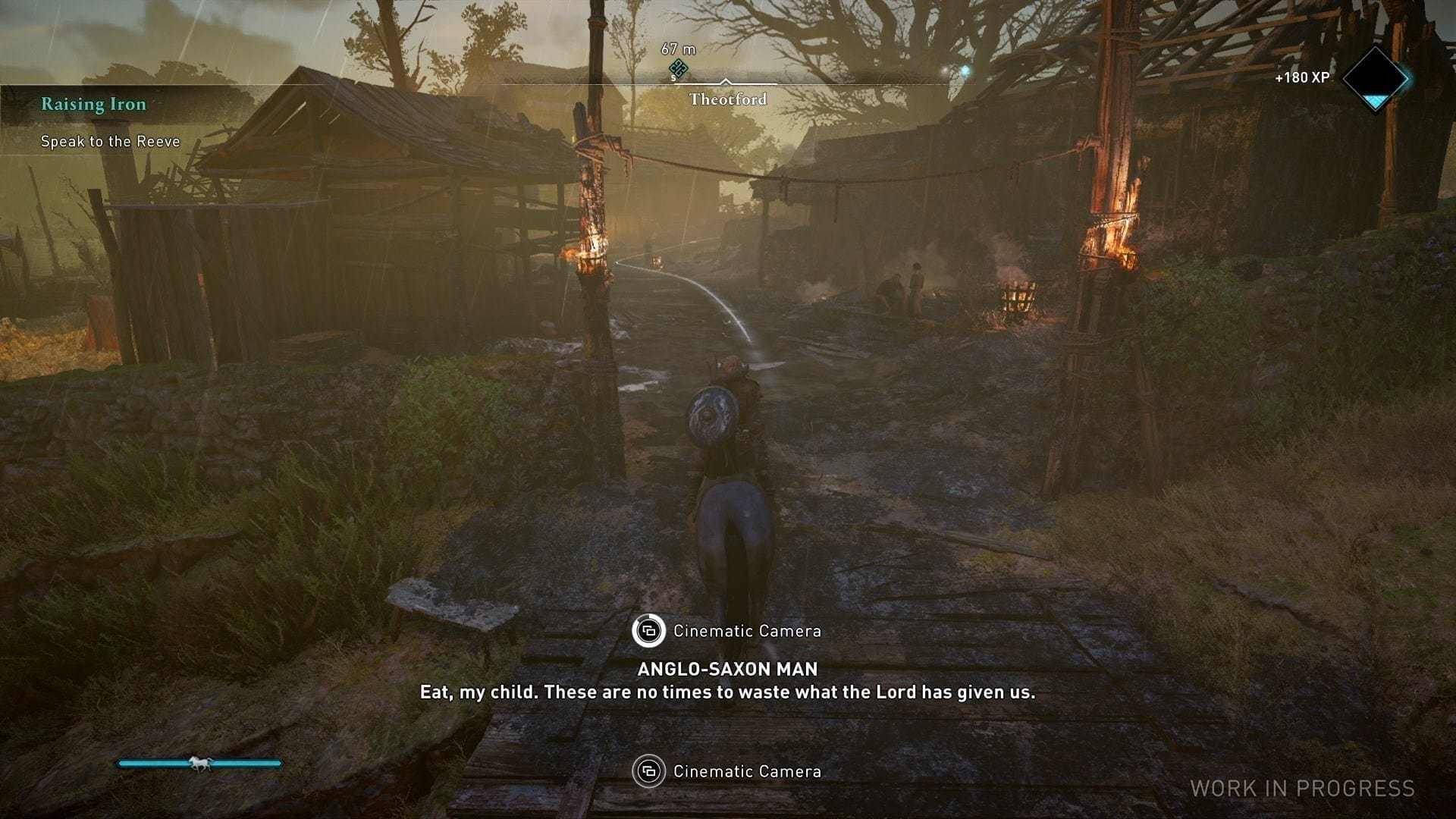
Task: Open the Raising Iron quest tracker
Action: click(94, 105)
